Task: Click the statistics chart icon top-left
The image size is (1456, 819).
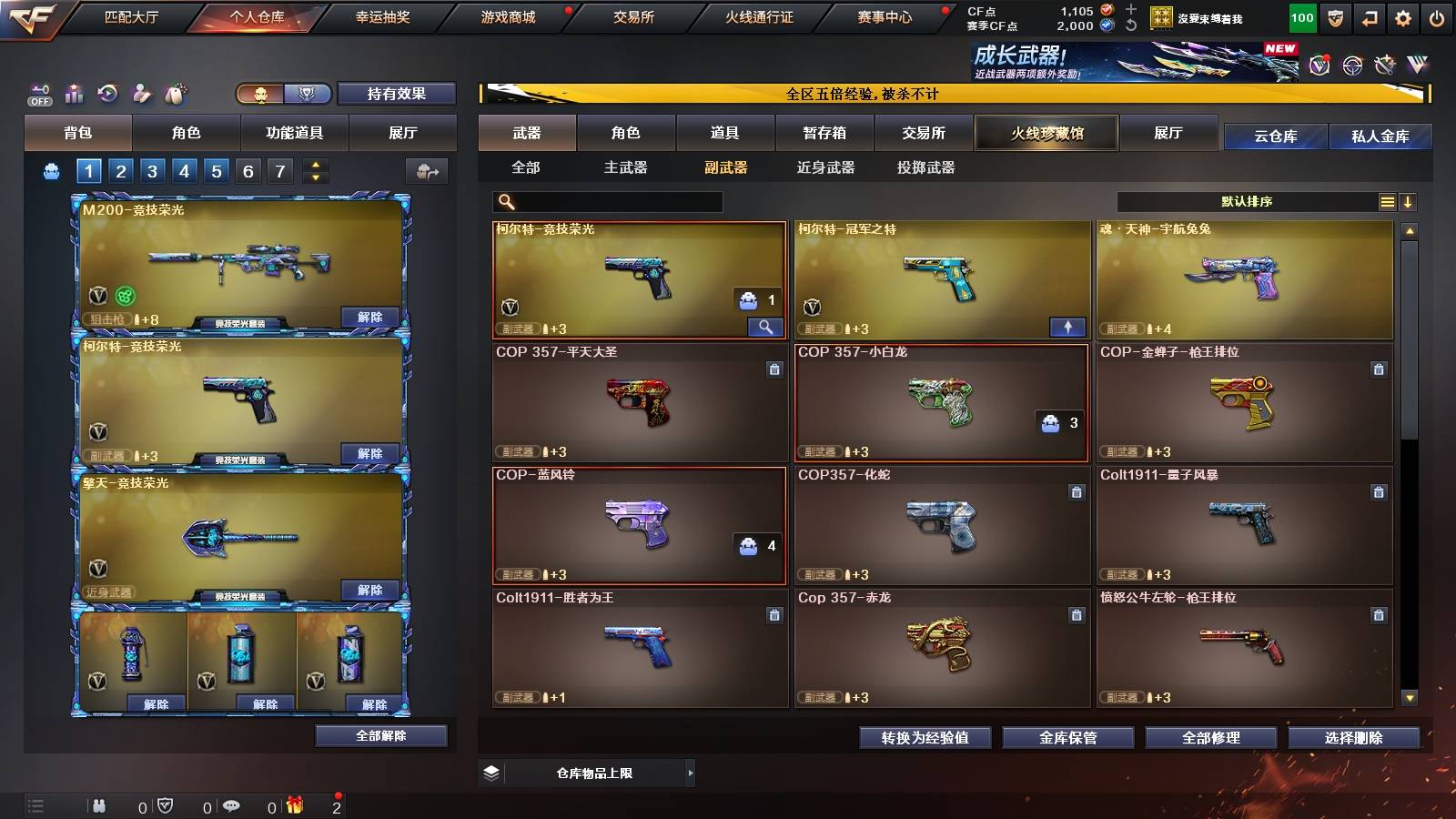Action: click(x=73, y=94)
